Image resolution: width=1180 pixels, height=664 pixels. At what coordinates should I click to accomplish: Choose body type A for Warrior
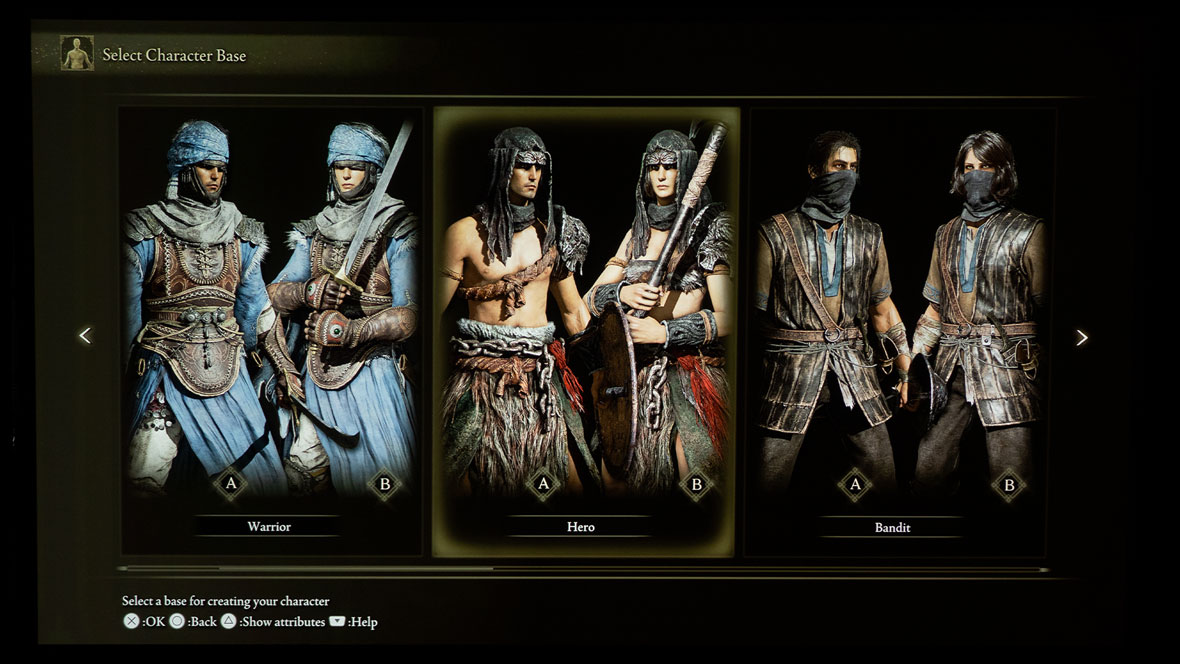(x=231, y=485)
